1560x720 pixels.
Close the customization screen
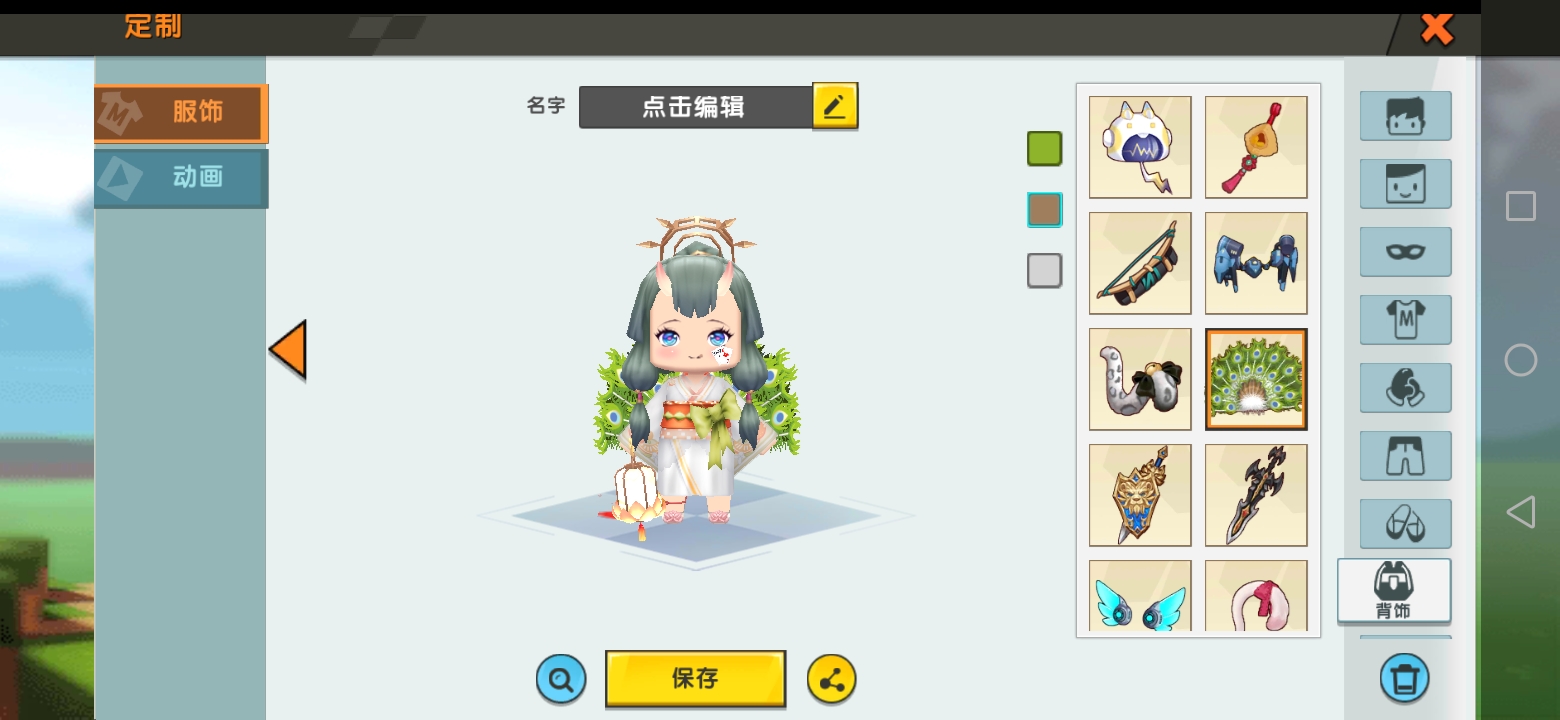click(1437, 29)
